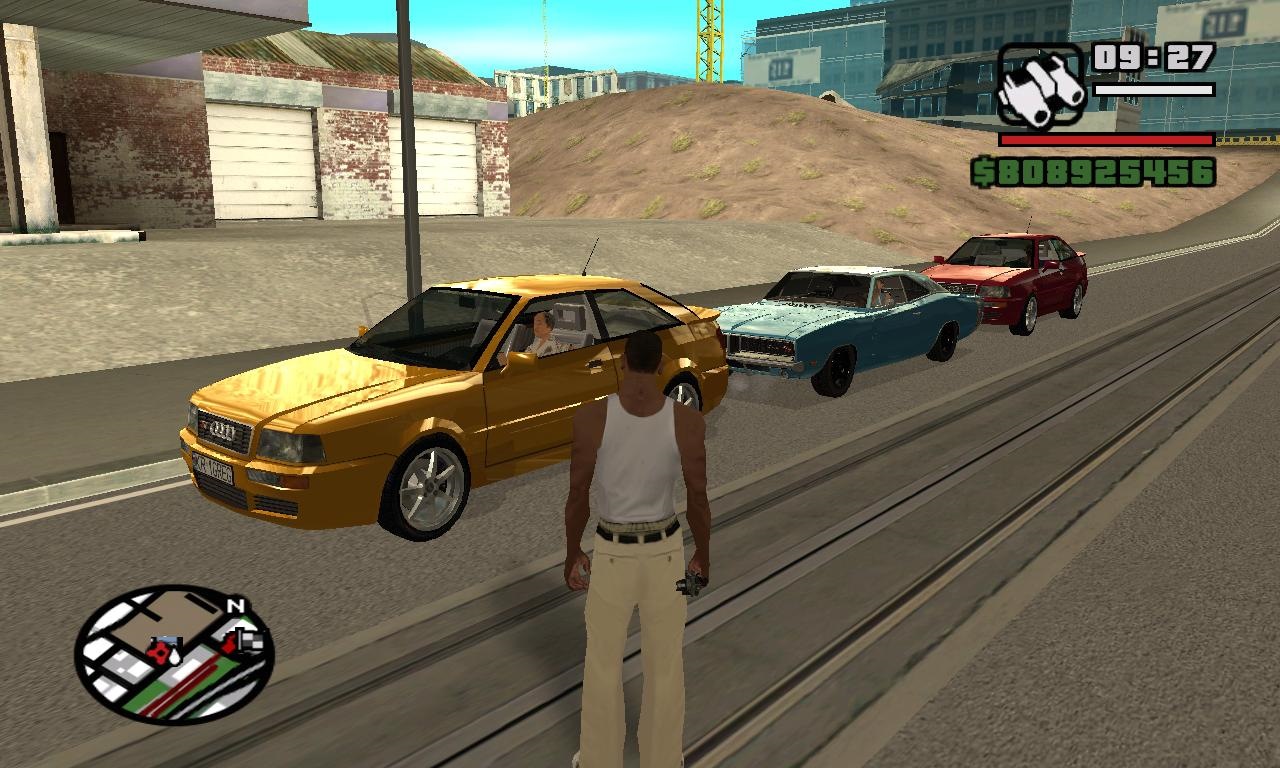Viewport: 1280px width, 768px height.
Task: Click the north N indicator on the radar
Action: coord(236,606)
